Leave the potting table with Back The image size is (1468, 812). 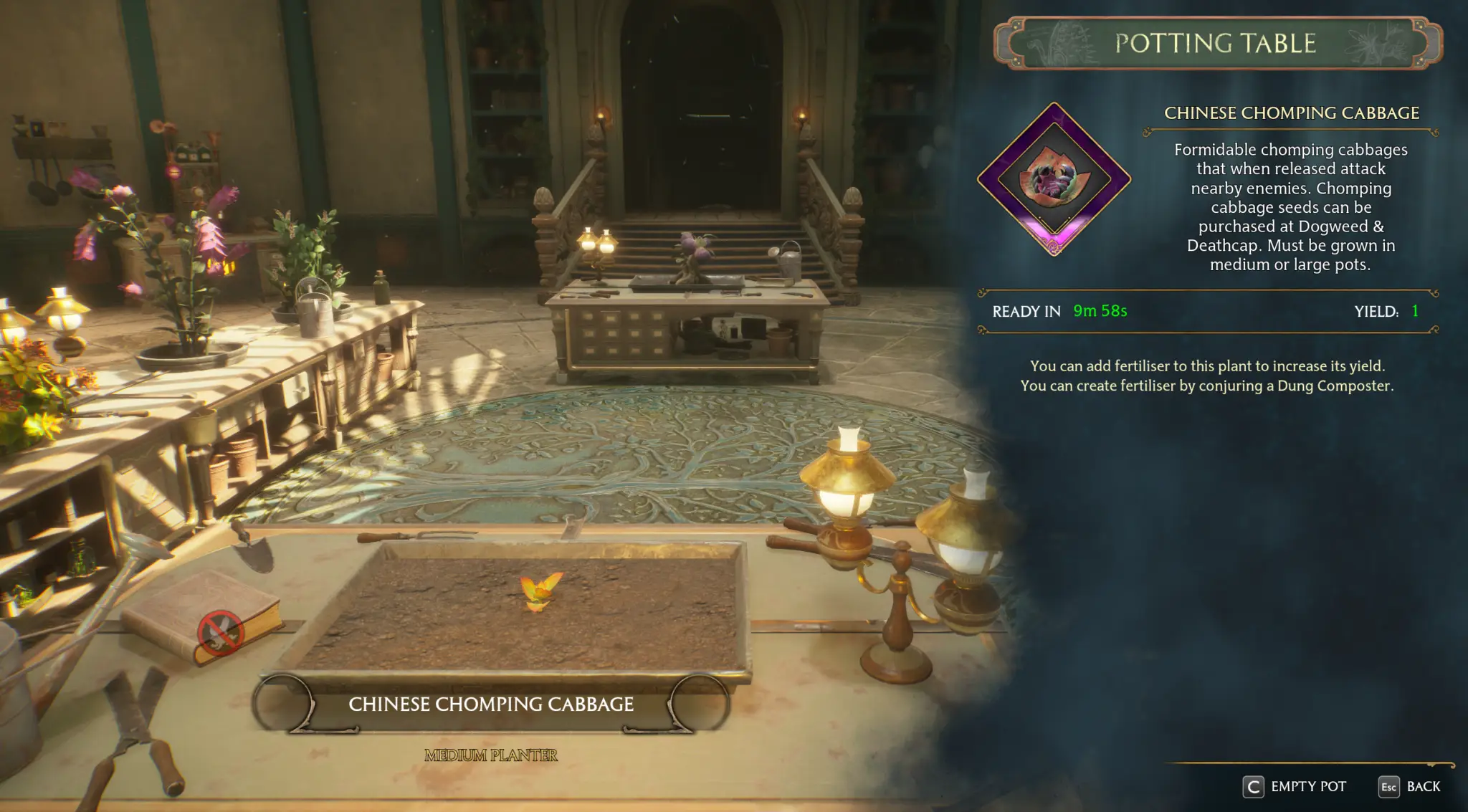tap(1409, 787)
